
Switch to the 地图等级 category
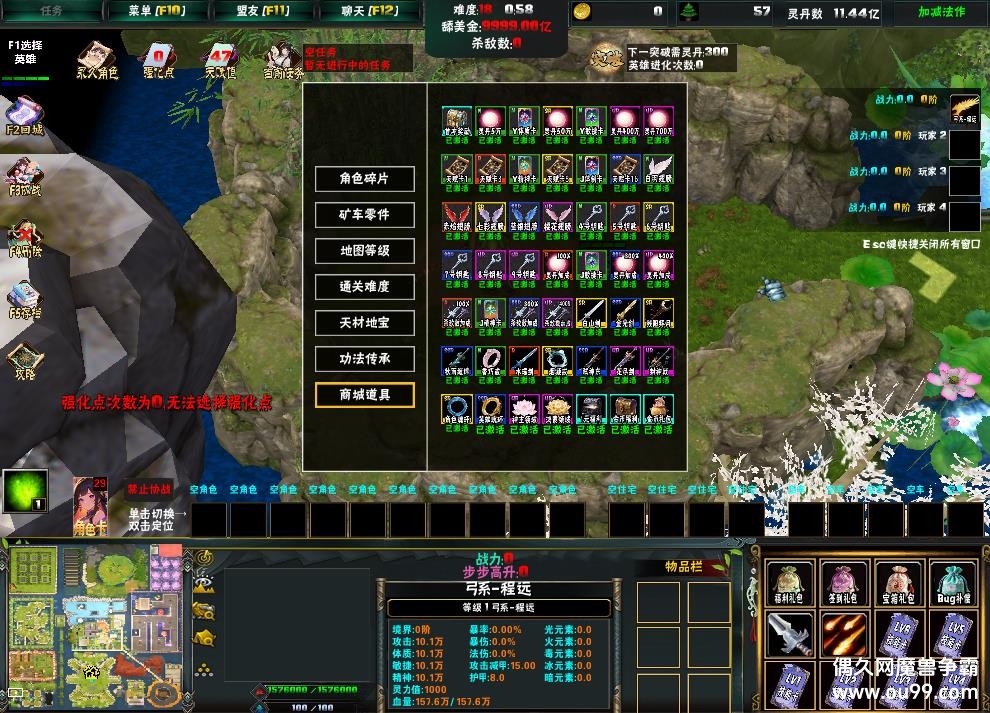364,250
